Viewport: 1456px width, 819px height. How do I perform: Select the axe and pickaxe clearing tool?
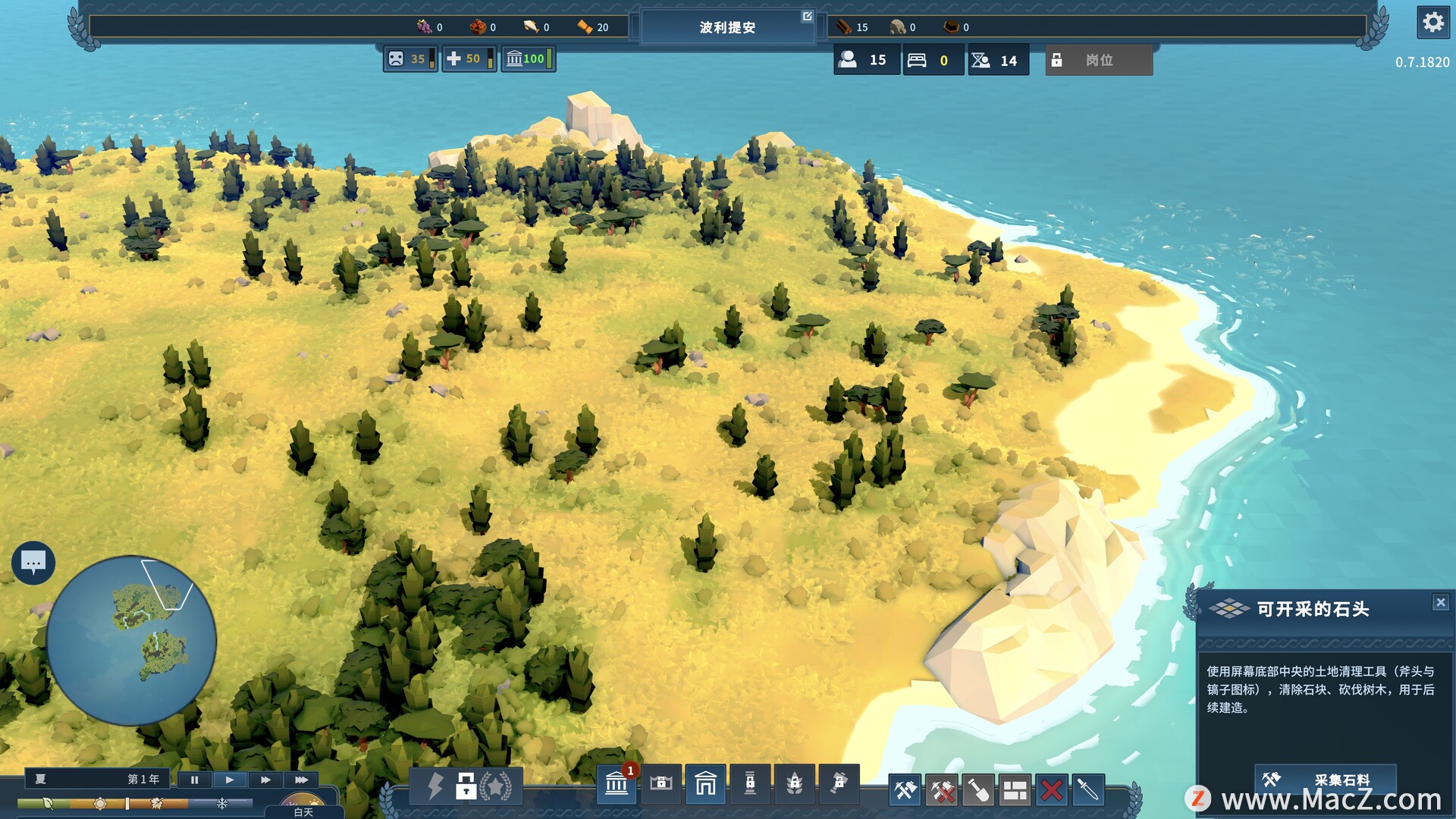click(x=905, y=791)
